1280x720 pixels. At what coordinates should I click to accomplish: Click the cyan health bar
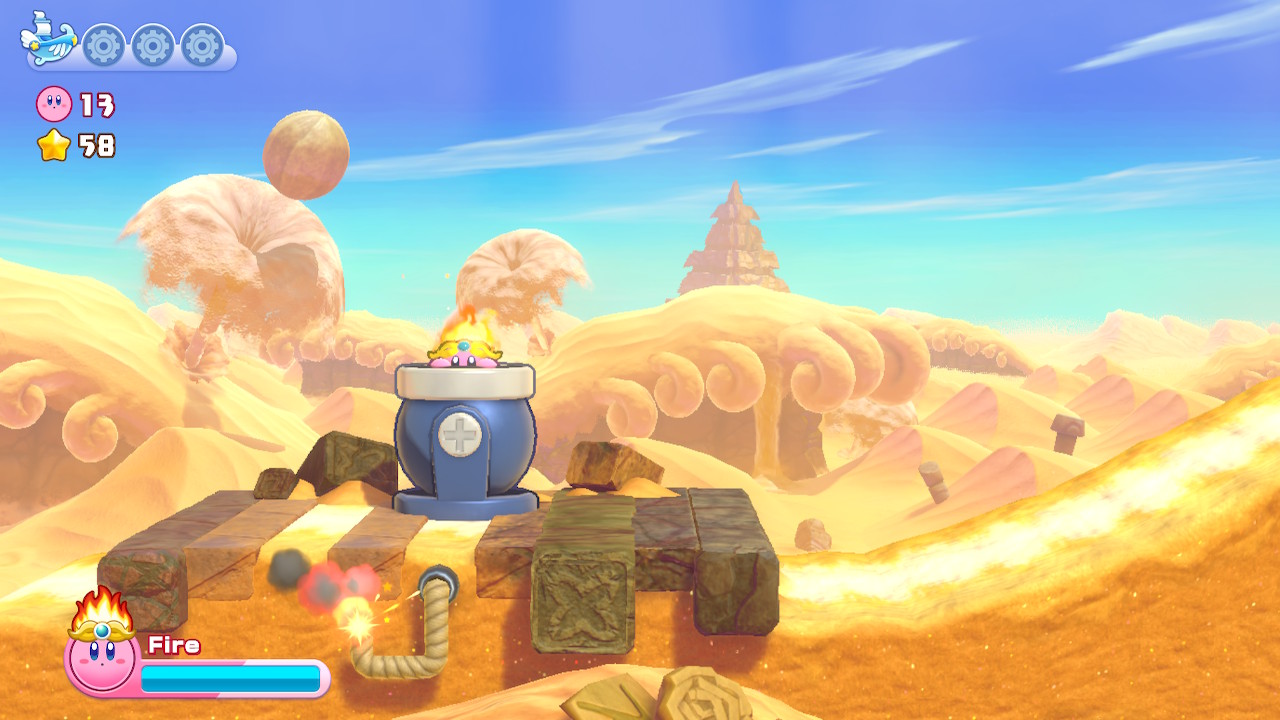[x=230, y=677]
